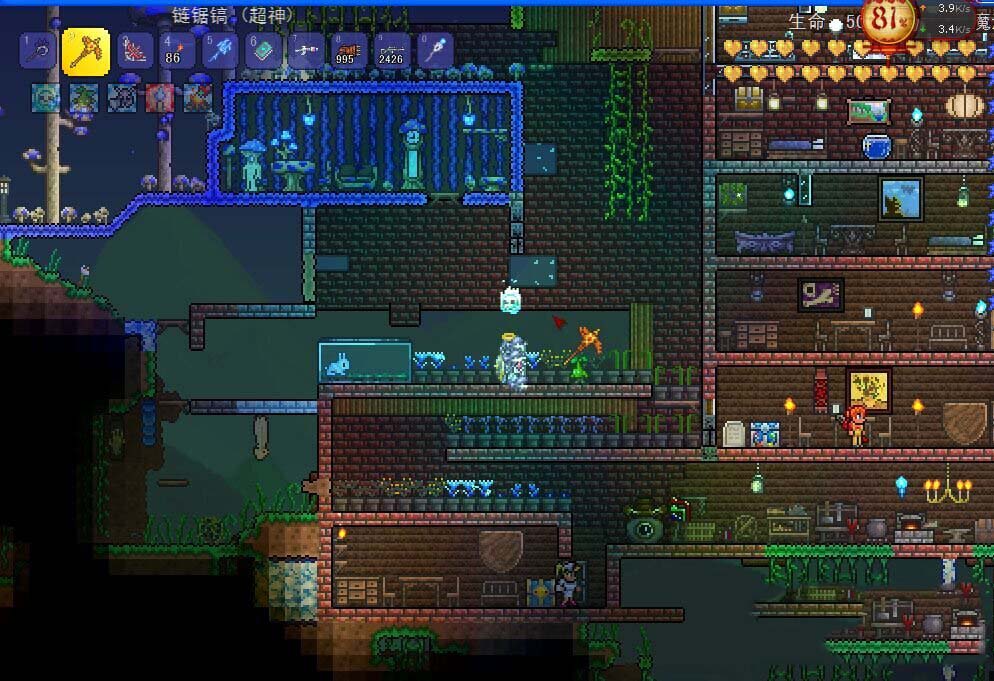This screenshot has width=994, height=681.
Task: Click the teal swirl buff icon
Action: click(46, 97)
